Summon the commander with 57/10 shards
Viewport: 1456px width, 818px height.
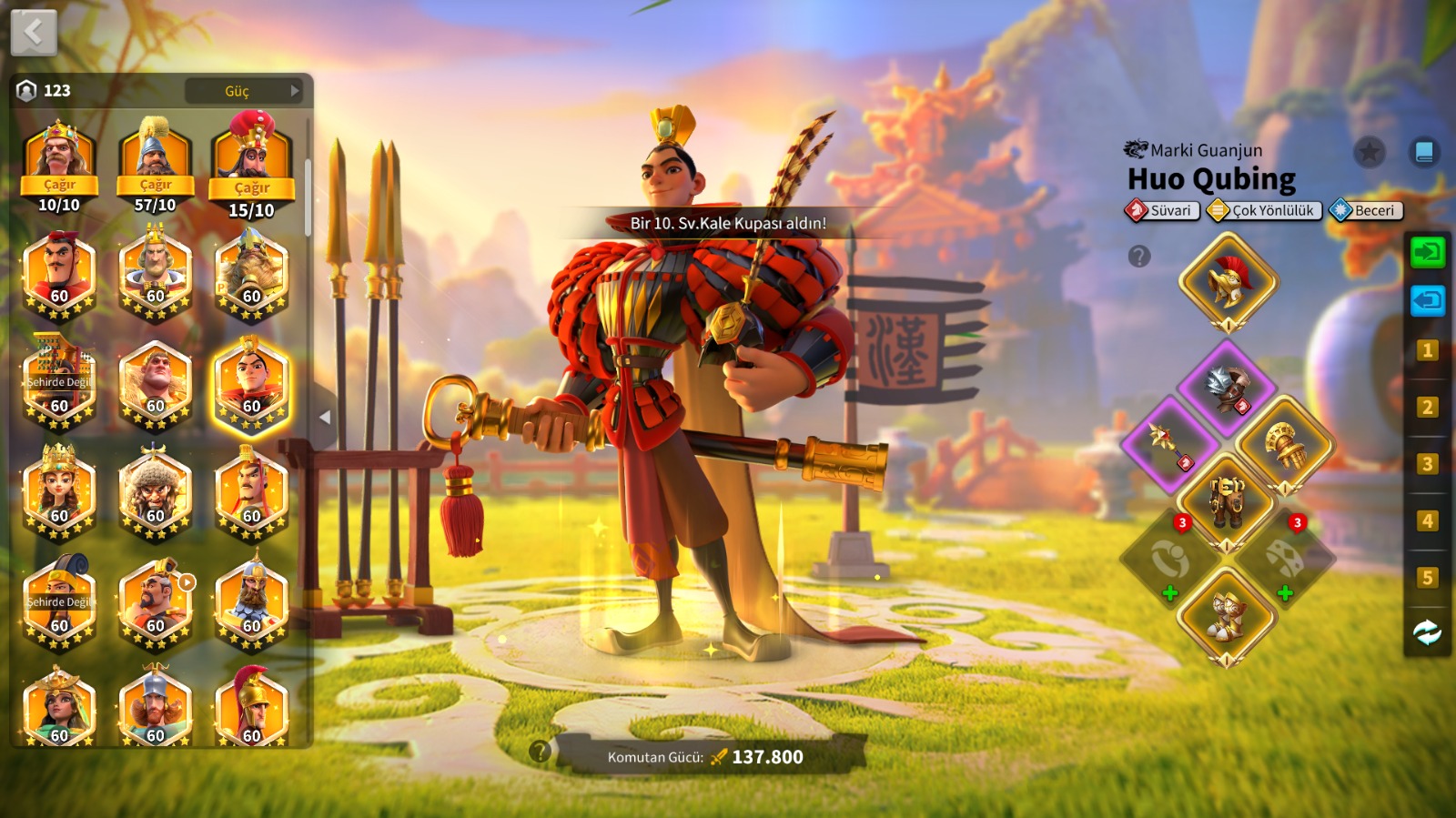coord(156,186)
